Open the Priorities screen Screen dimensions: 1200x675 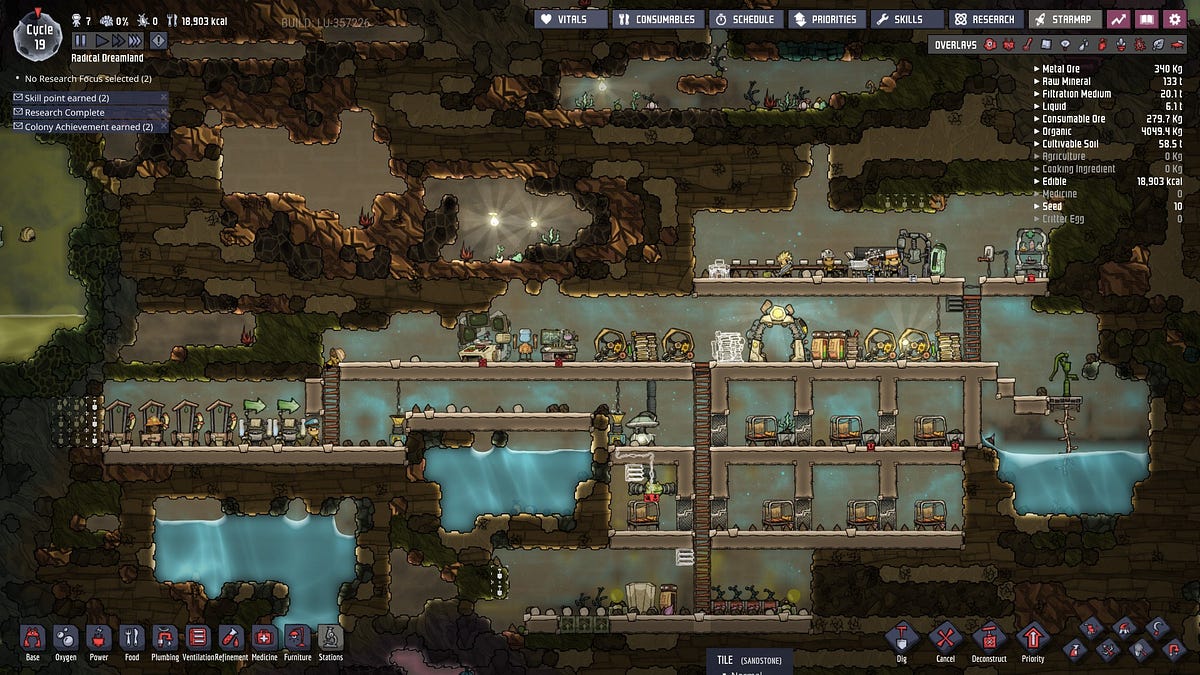(x=825, y=19)
